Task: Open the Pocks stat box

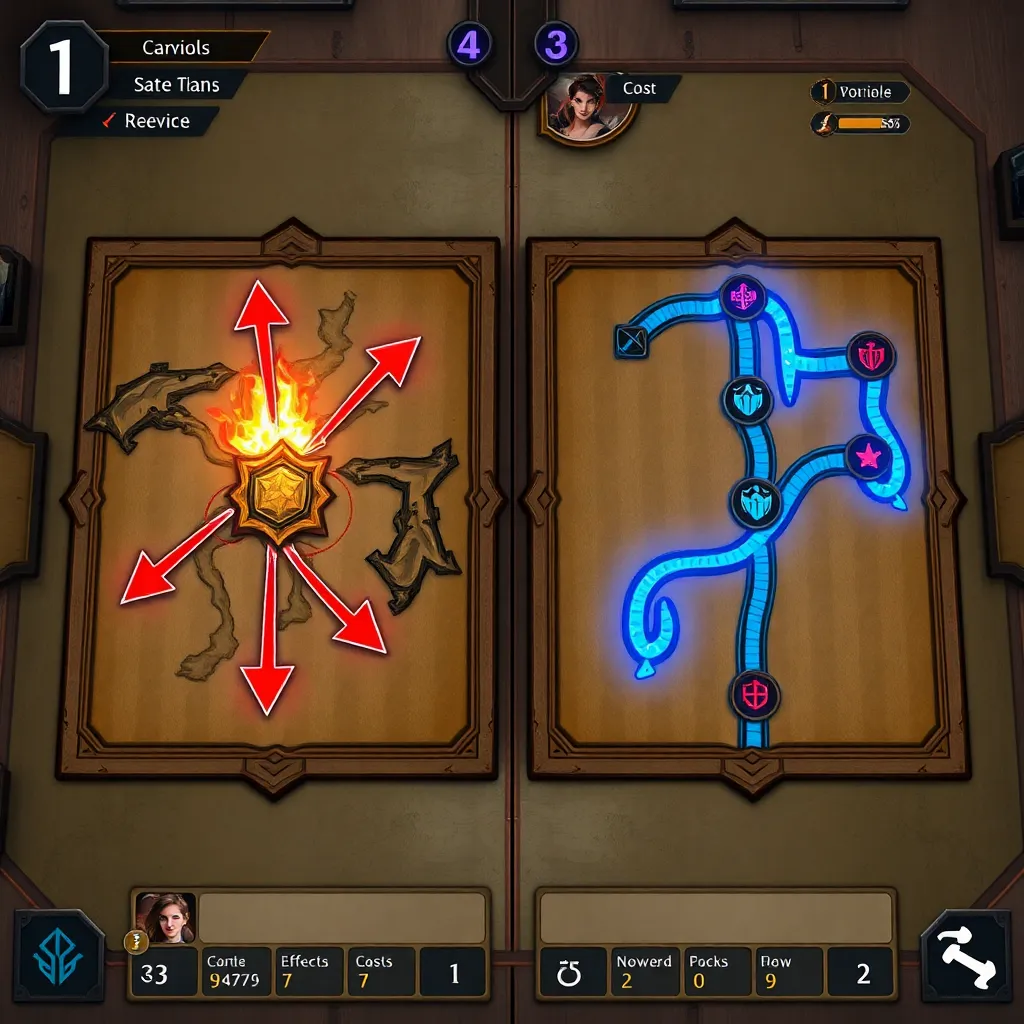Action: click(714, 972)
